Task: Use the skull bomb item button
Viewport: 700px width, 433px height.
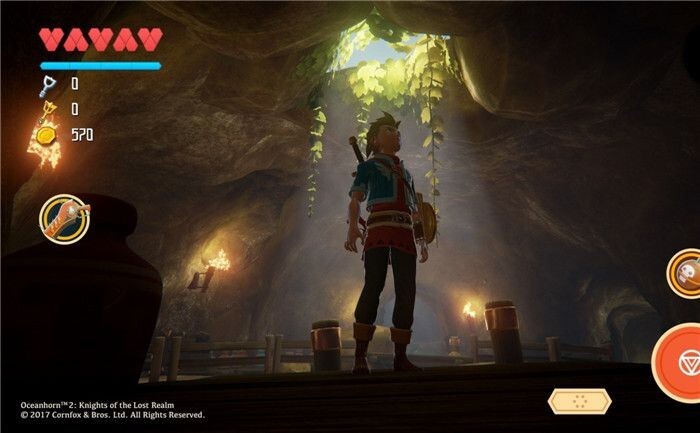Action: (x=687, y=271)
